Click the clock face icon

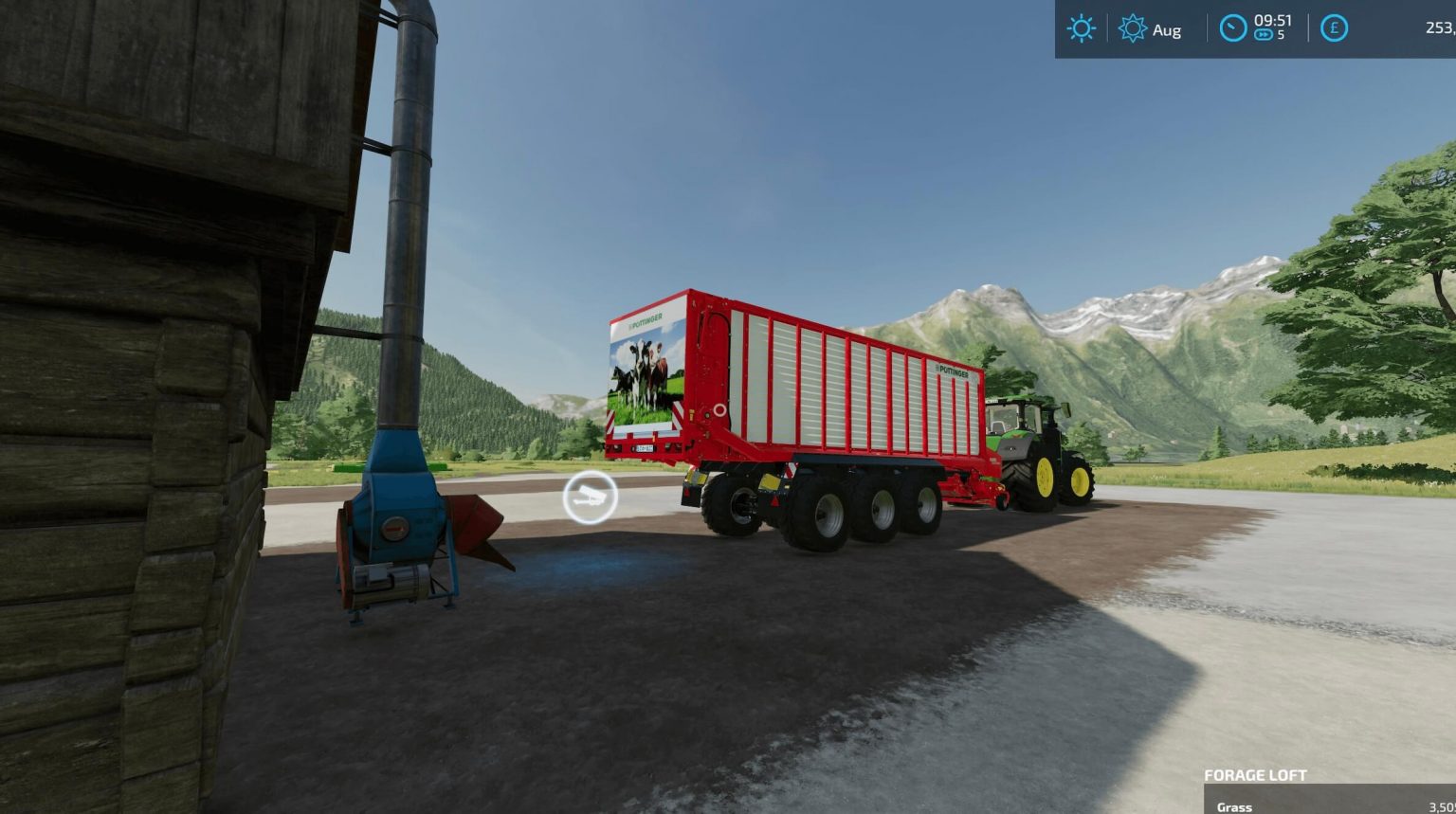click(x=1232, y=28)
